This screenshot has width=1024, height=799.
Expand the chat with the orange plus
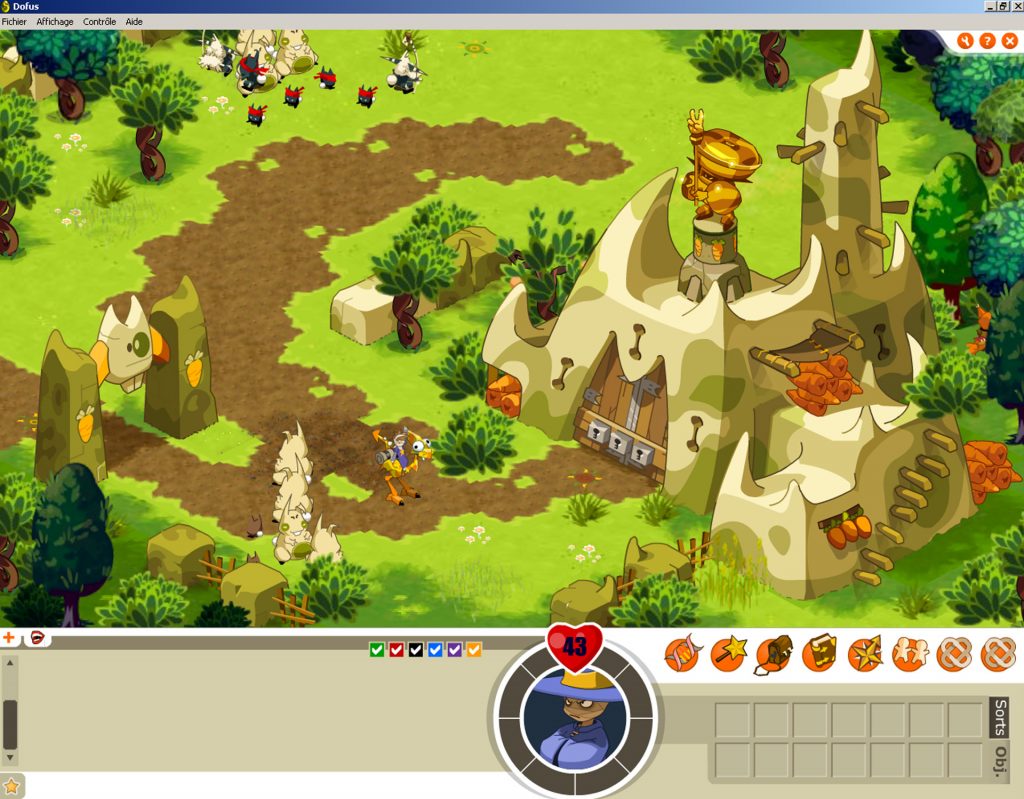[x=9, y=637]
